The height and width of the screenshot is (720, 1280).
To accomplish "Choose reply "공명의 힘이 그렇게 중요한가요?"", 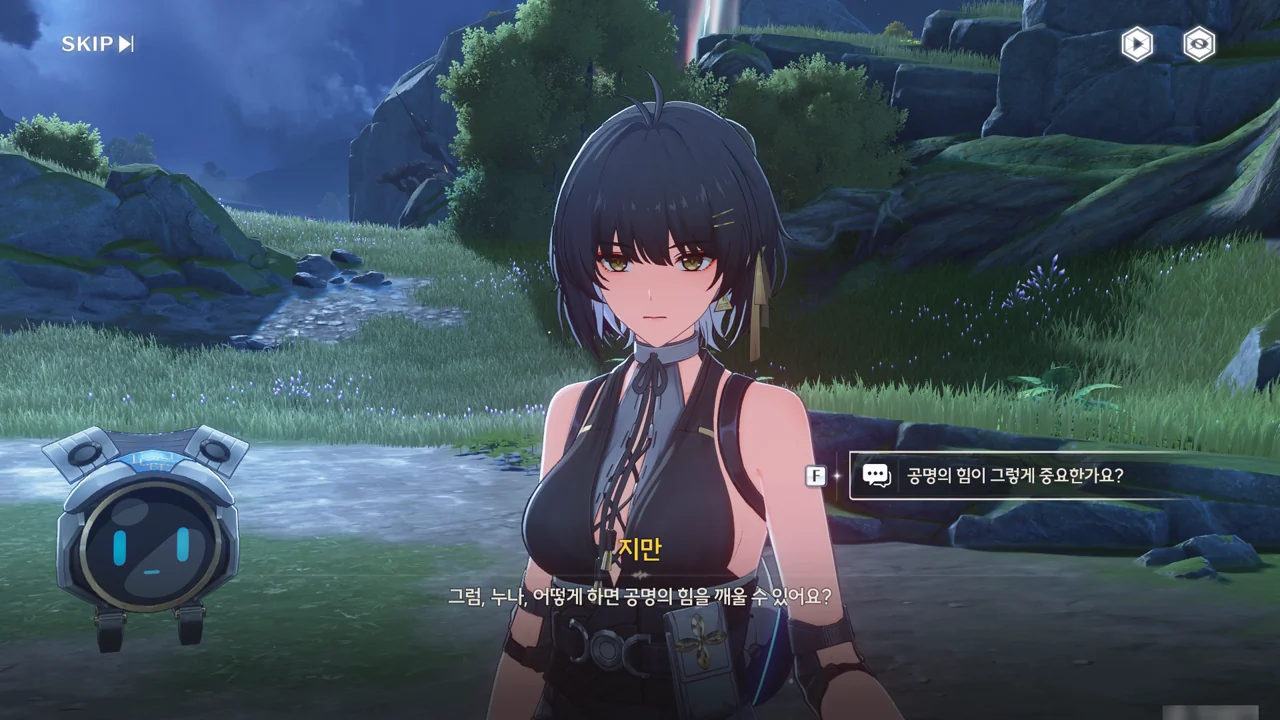I will tap(1014, 476).
